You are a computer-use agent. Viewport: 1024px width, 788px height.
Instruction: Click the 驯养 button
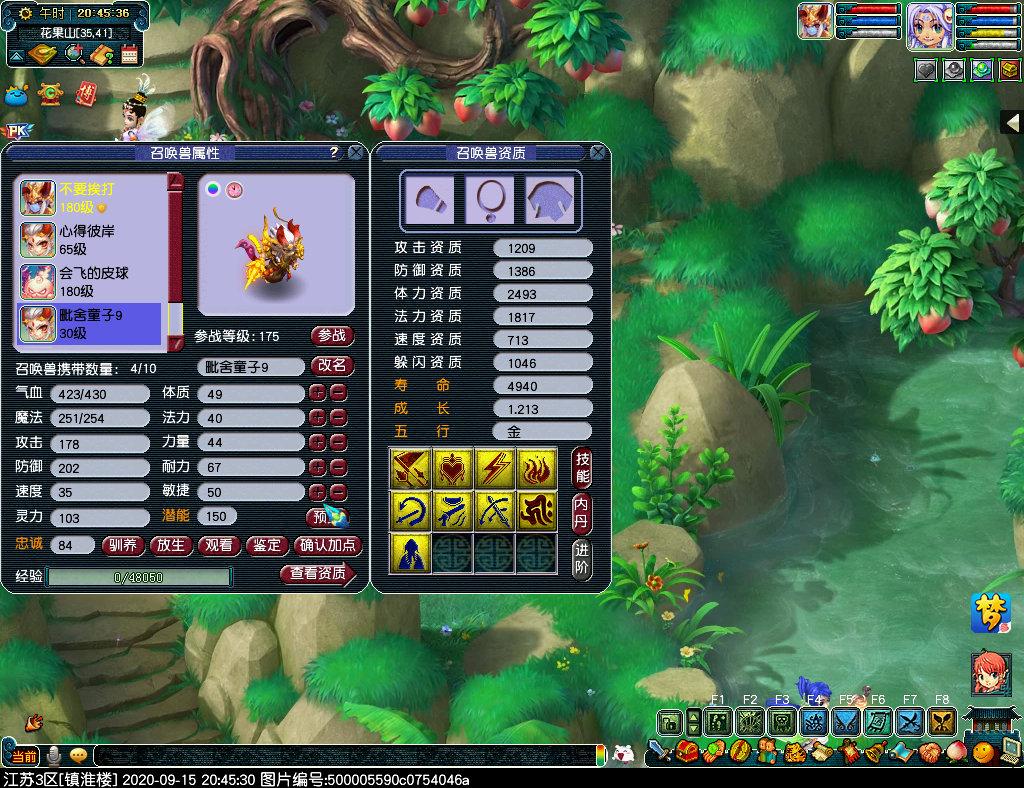click(x=124, y=545)
